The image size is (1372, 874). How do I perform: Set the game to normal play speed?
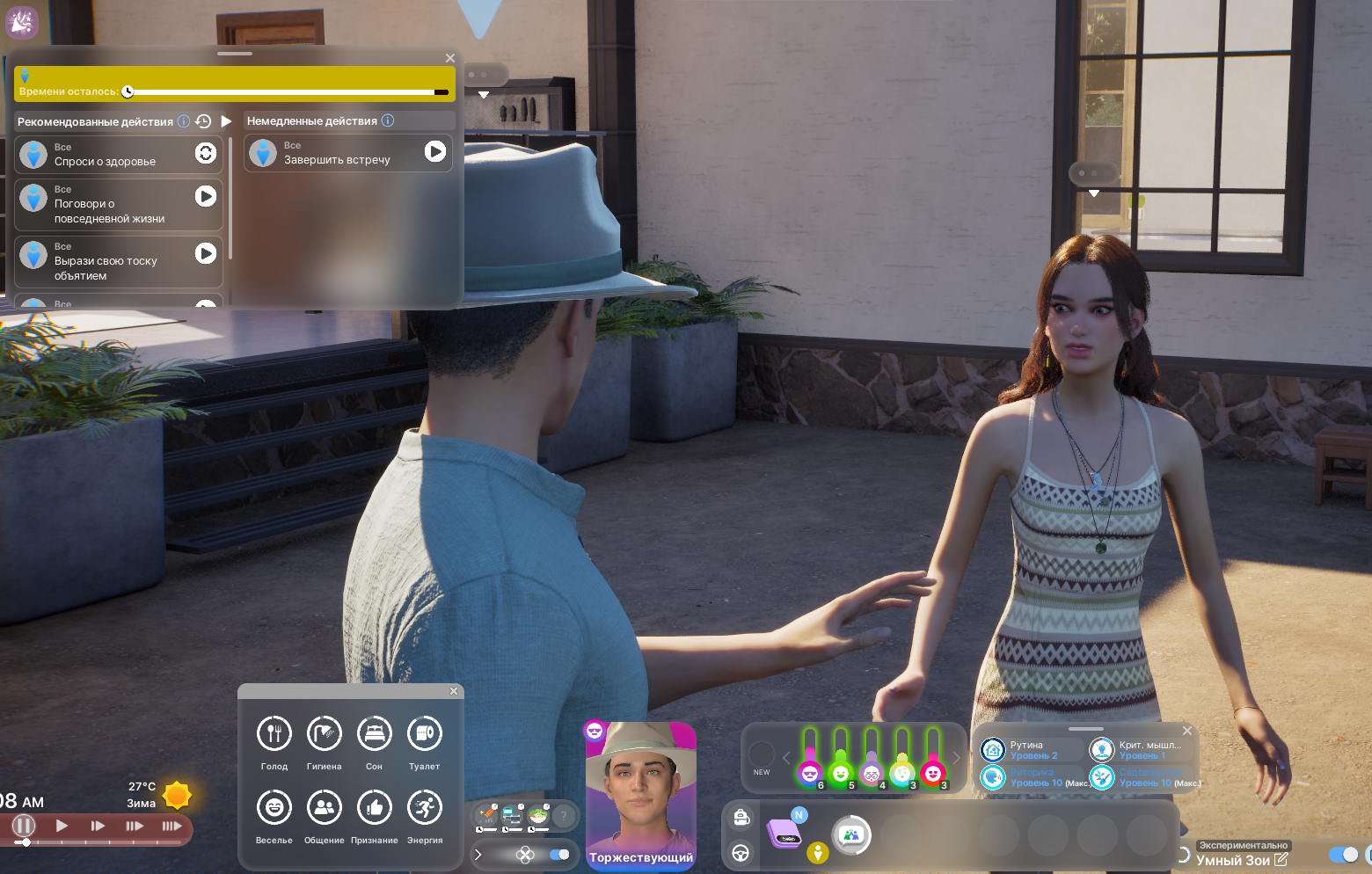[x=62, y=826]
